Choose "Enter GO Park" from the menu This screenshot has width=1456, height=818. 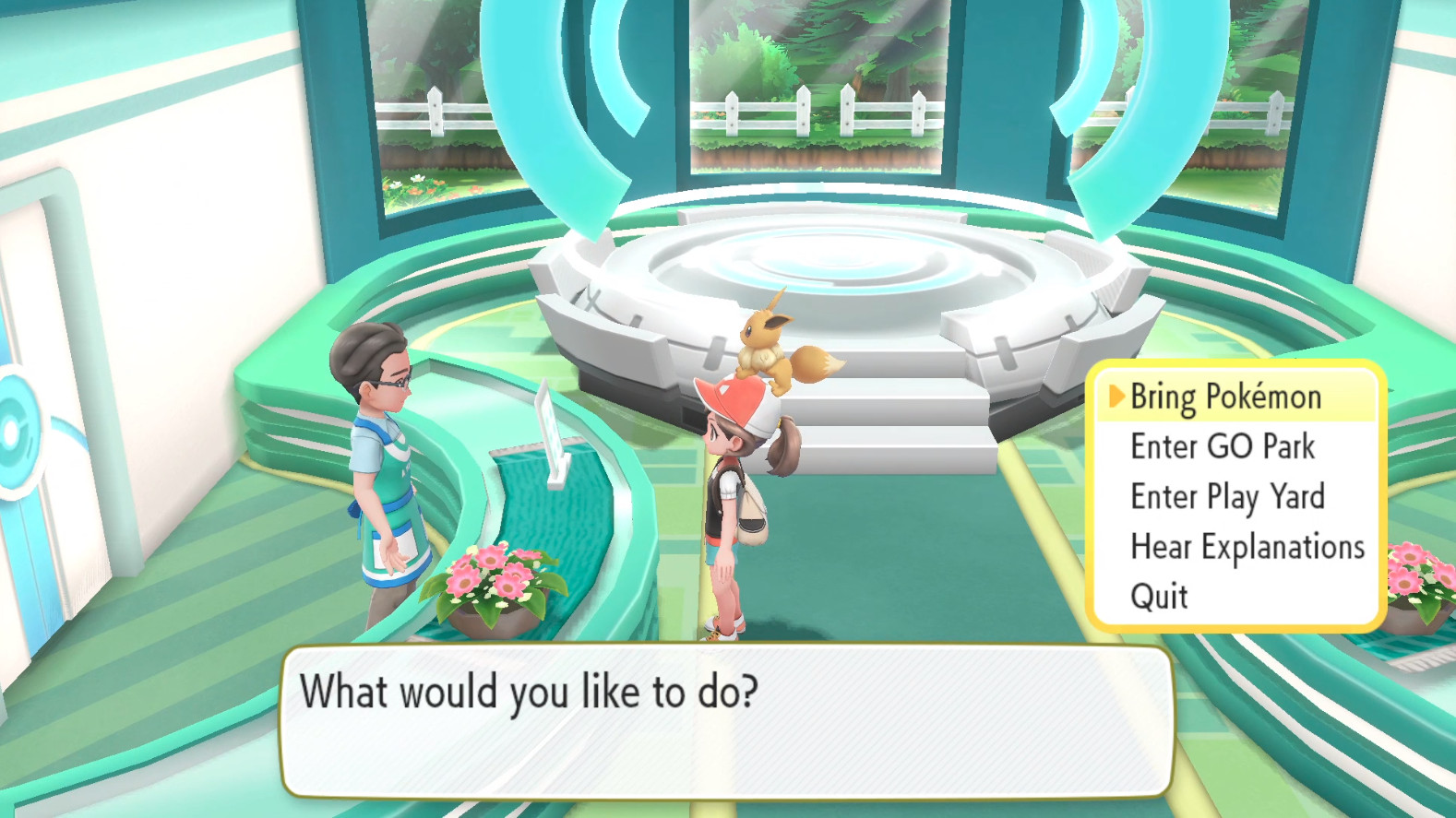[x=1221, y=446]
